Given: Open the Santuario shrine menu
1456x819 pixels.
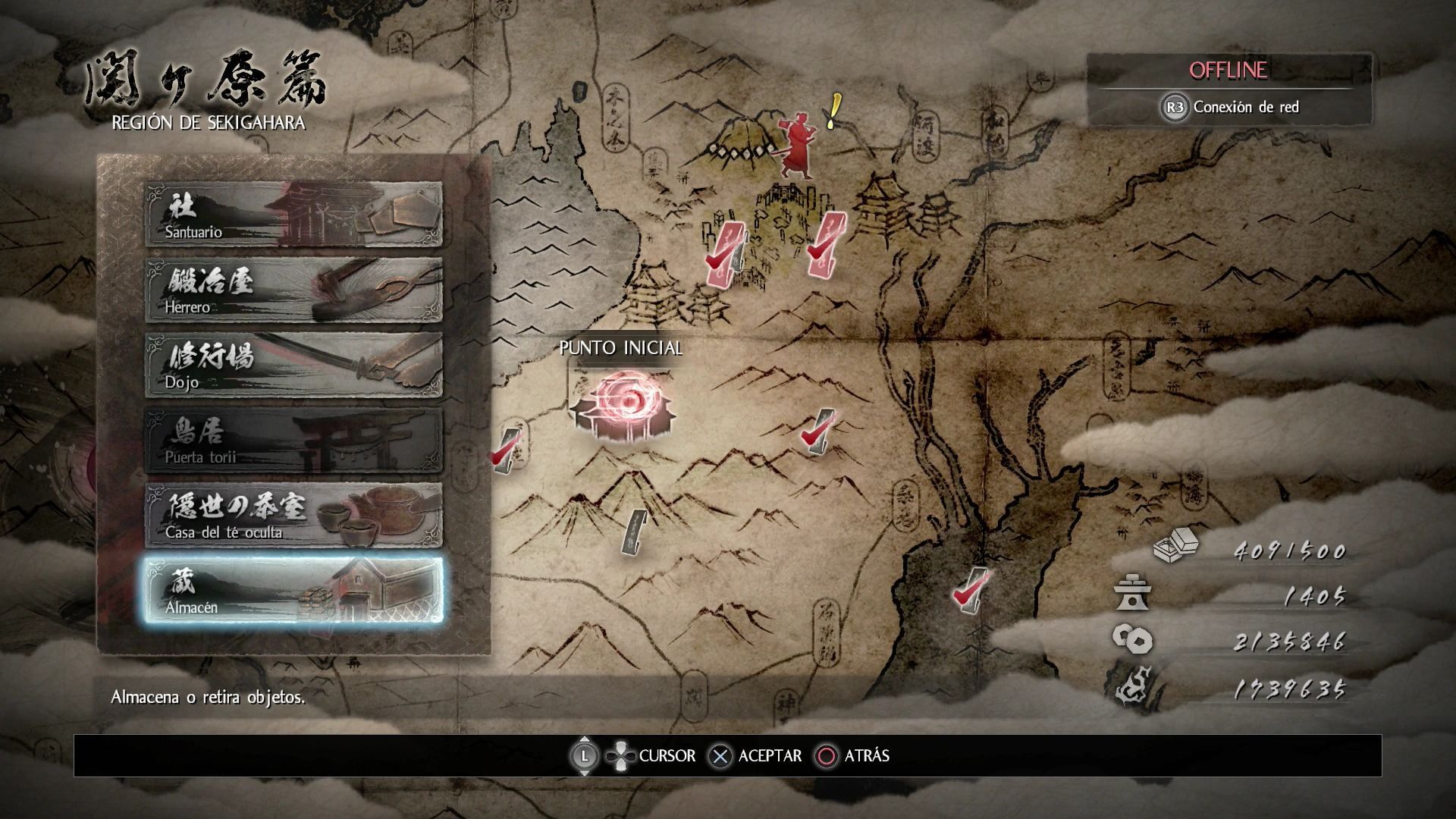Looking at the screenshot, I should [x=293, y=215].
